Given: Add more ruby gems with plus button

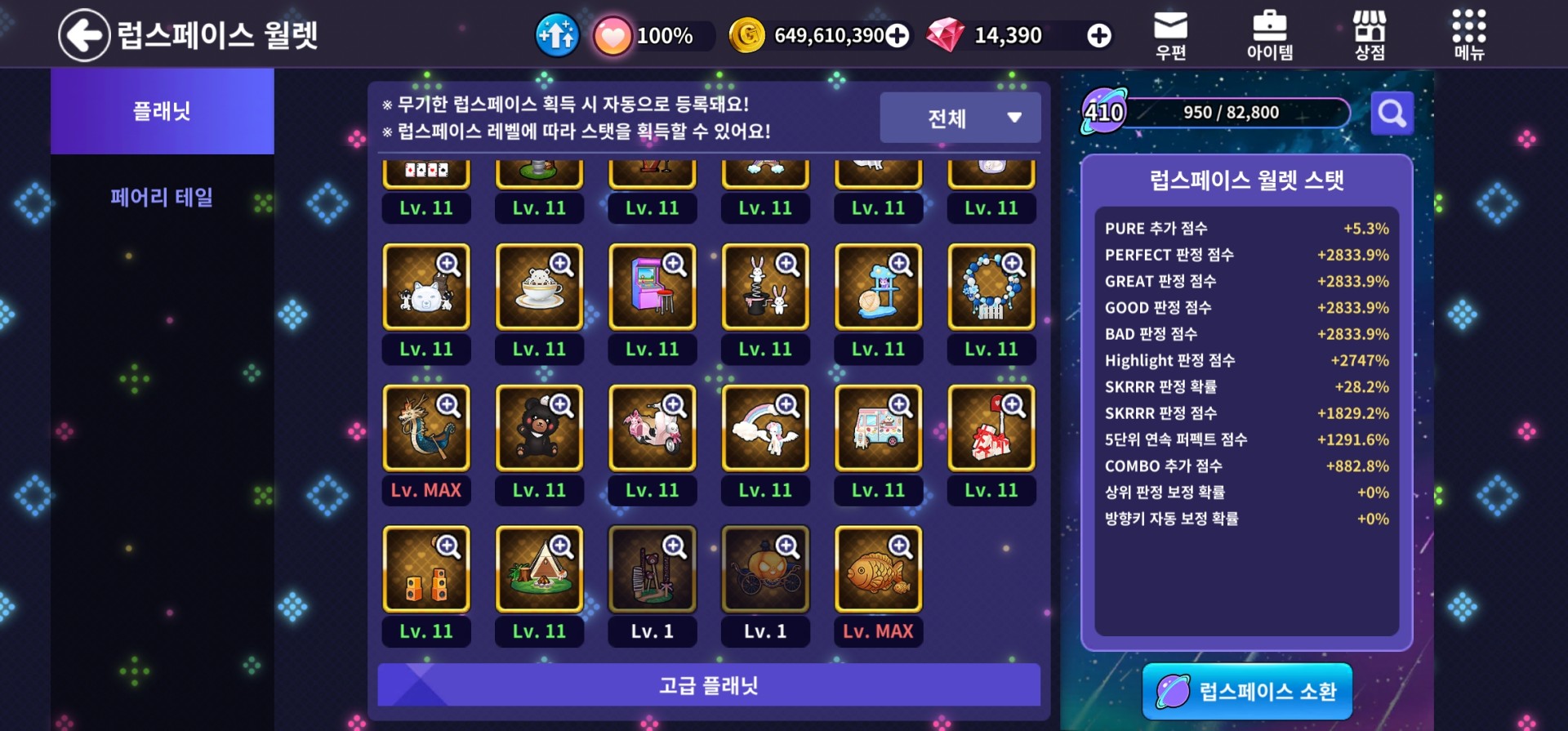Looking at the screenshot, I should click(1099, 36).
